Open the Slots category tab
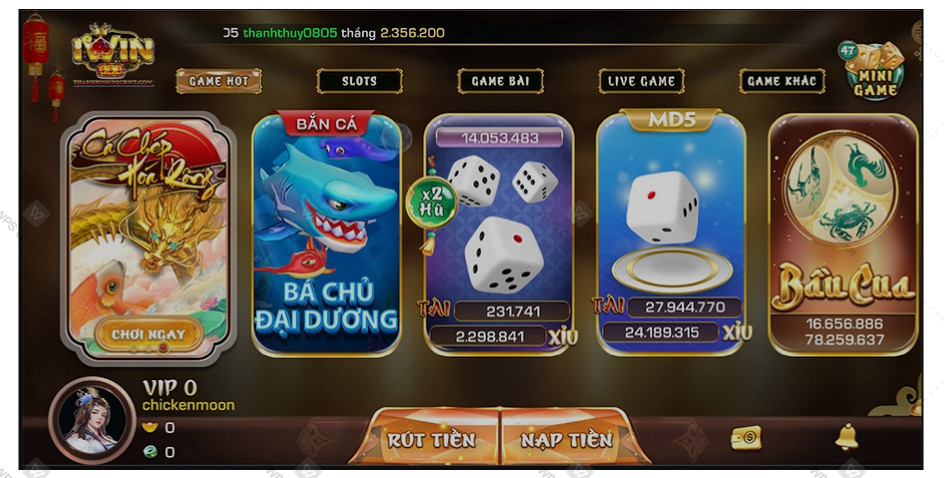The height and width of the screenshot is (478, 945). click(359, 81)
